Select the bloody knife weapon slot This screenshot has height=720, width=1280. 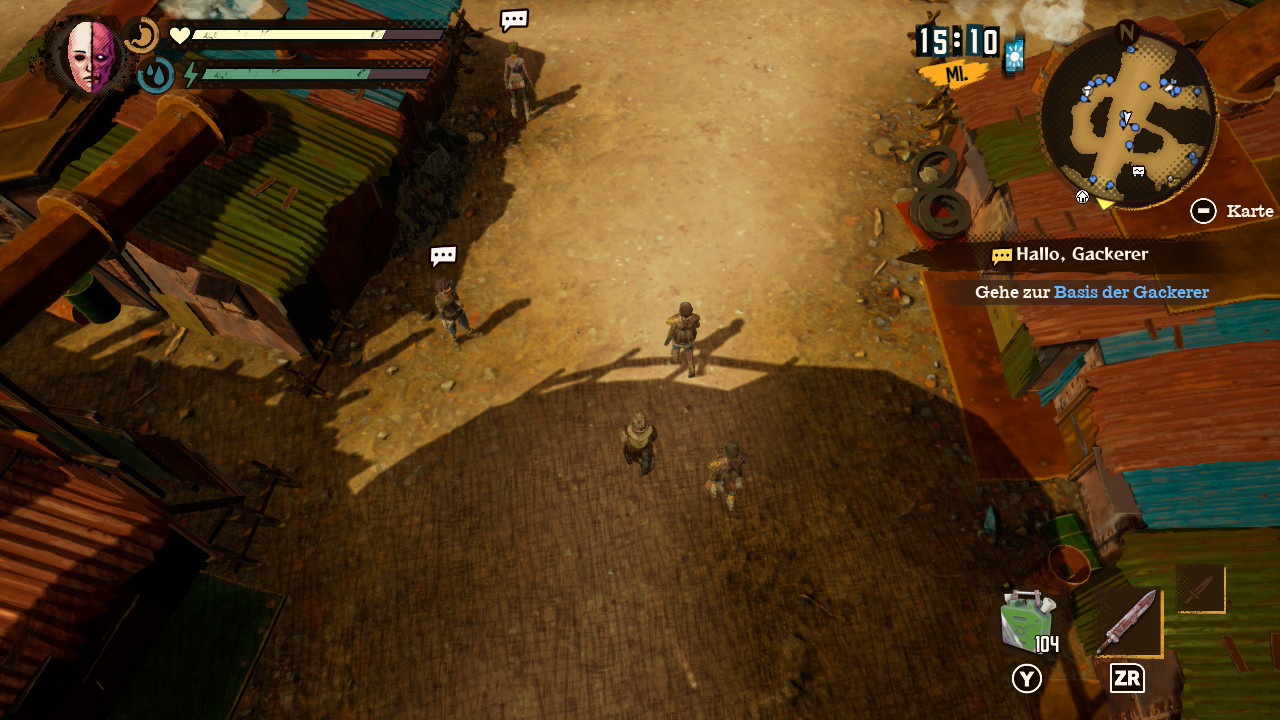(x=1128, y=622)
